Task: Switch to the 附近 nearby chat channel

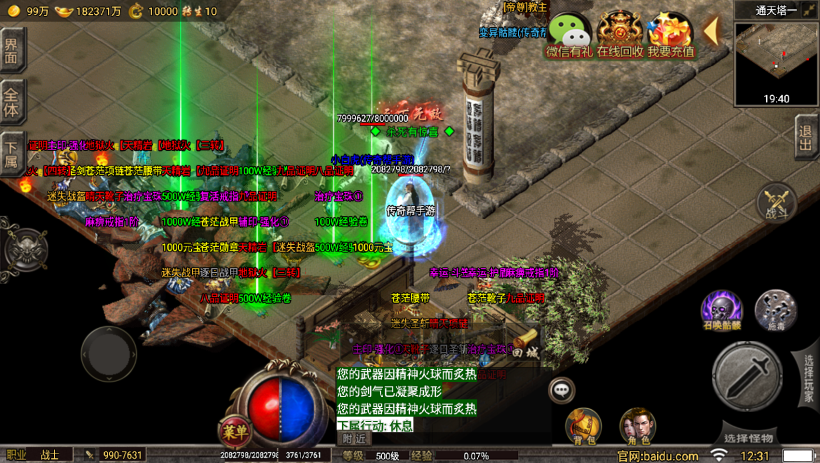Action: (353, 438)
